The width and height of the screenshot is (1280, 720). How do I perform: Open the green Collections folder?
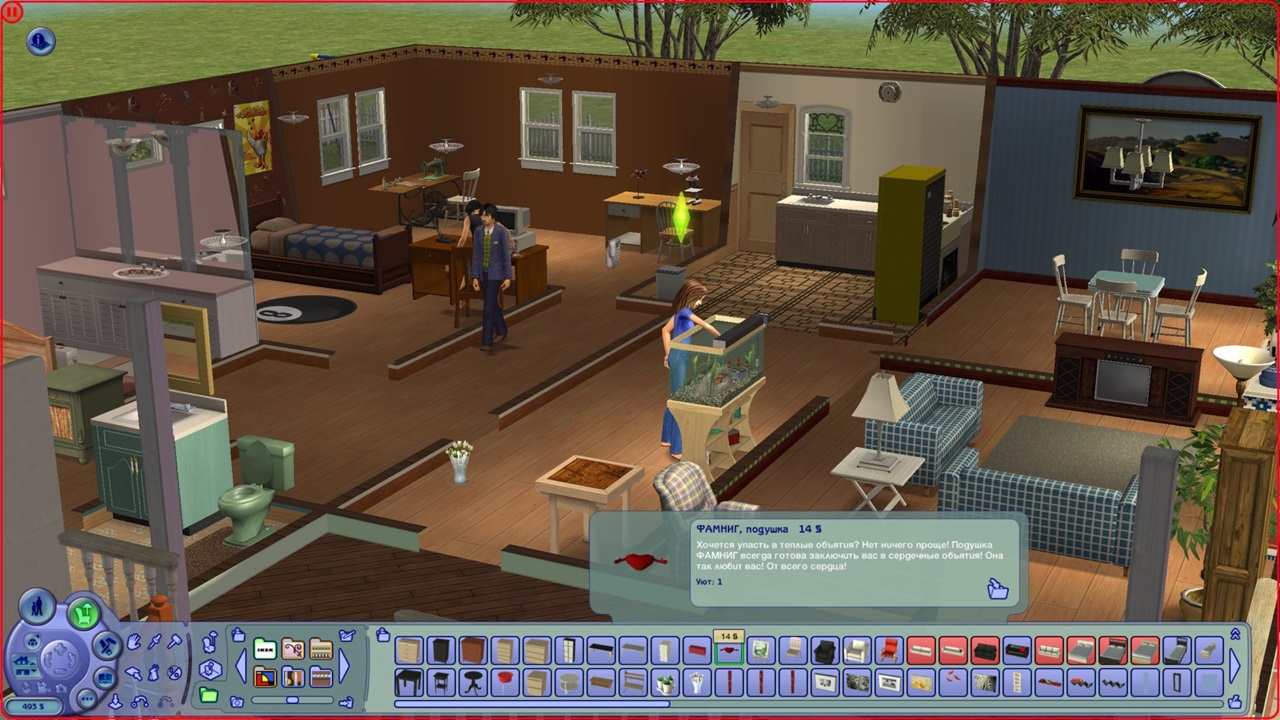pos(208,695)
